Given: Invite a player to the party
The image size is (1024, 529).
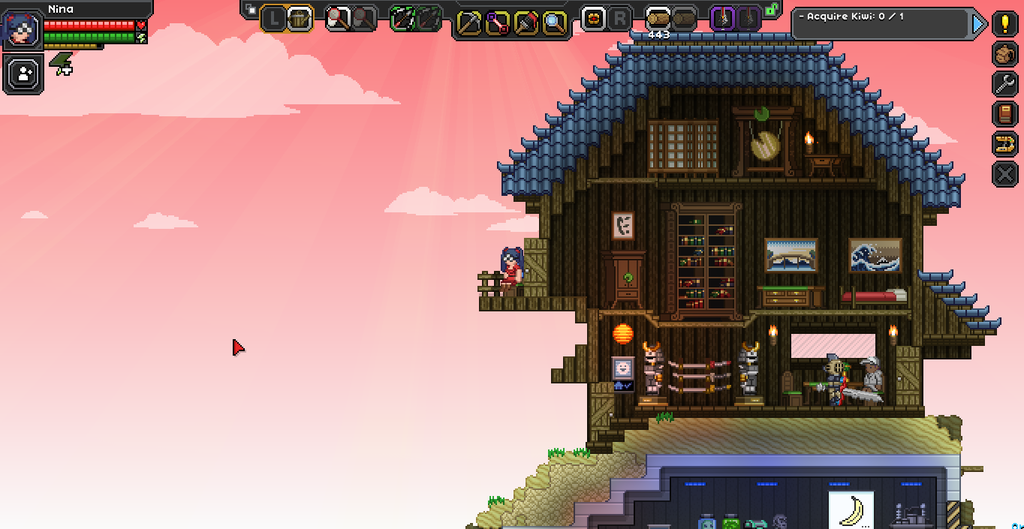Looking at the screenshot, I should pos(21,72).
